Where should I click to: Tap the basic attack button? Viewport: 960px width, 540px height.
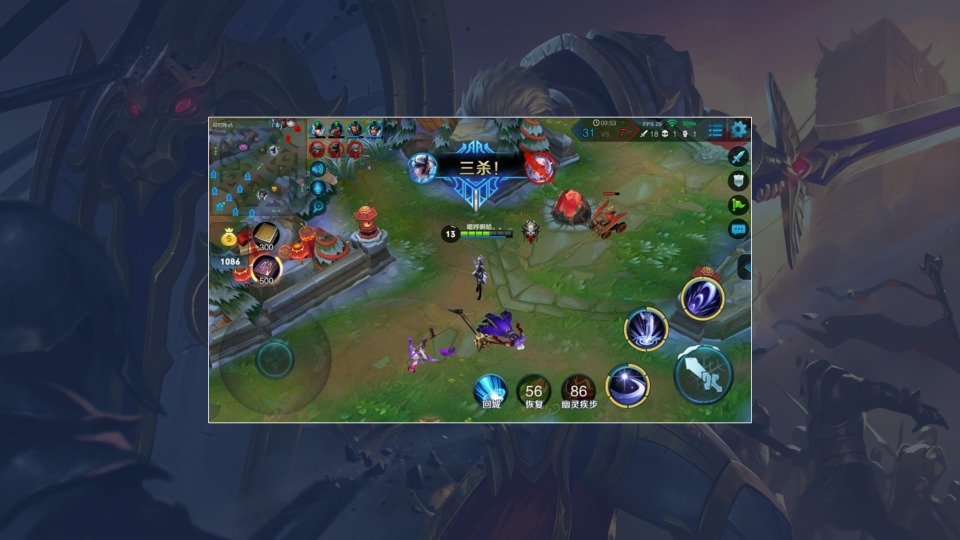pos(703,373)
